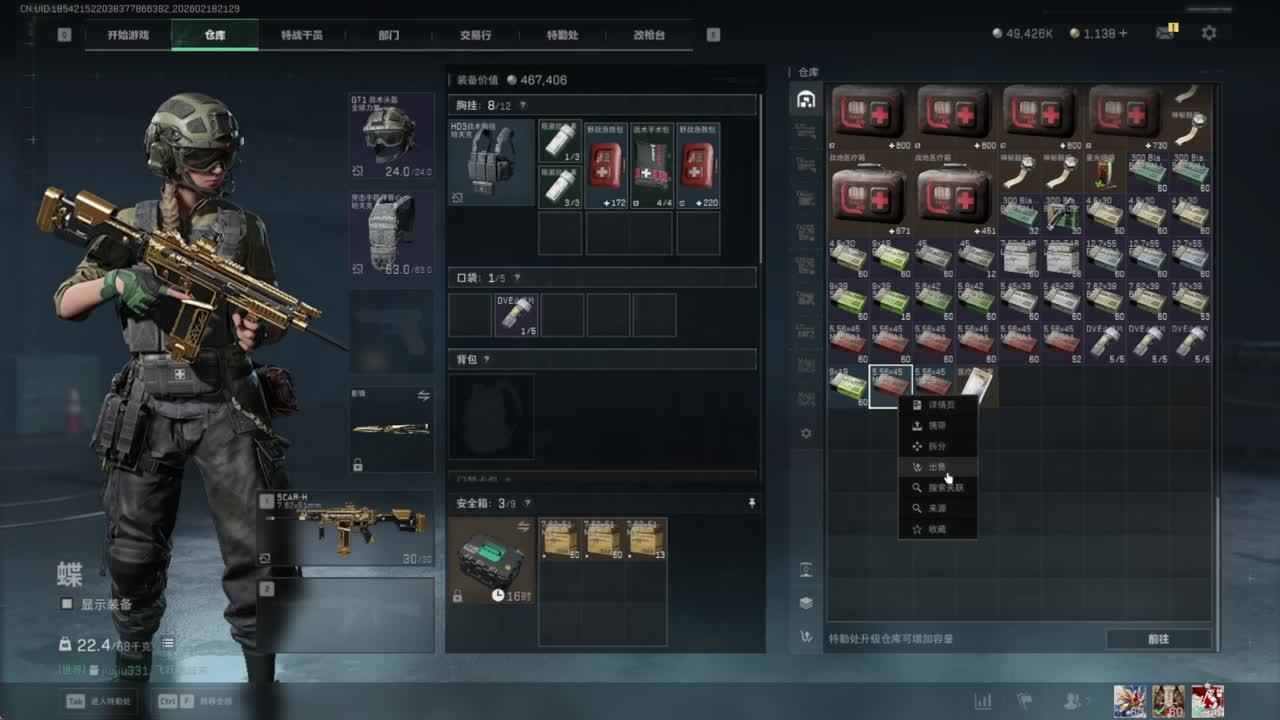Select the GT1 tactical helmet slot
Screen dimensions: 1280x720
[391, 136]
